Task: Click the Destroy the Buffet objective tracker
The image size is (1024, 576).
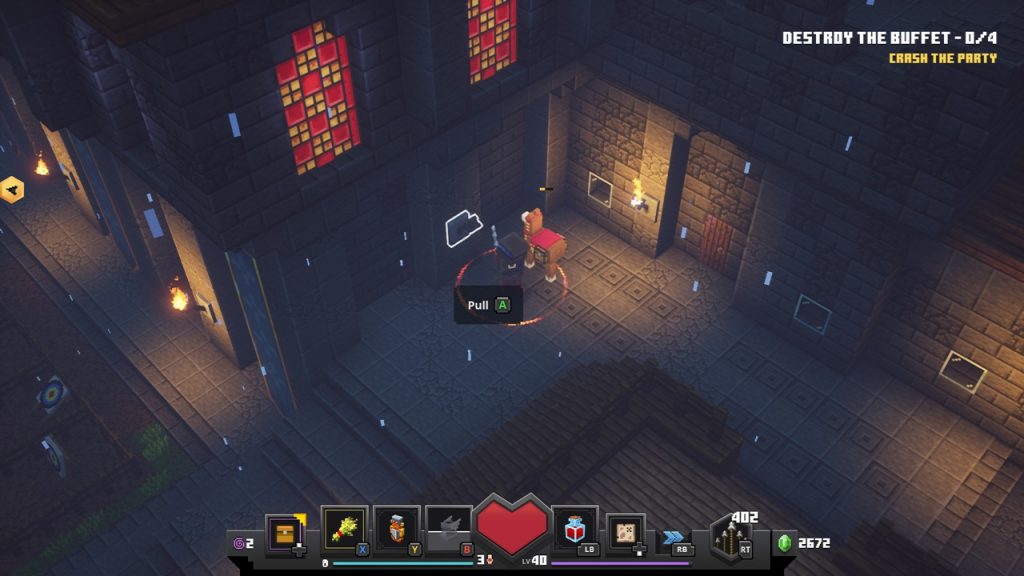Action: click(888, 38)
